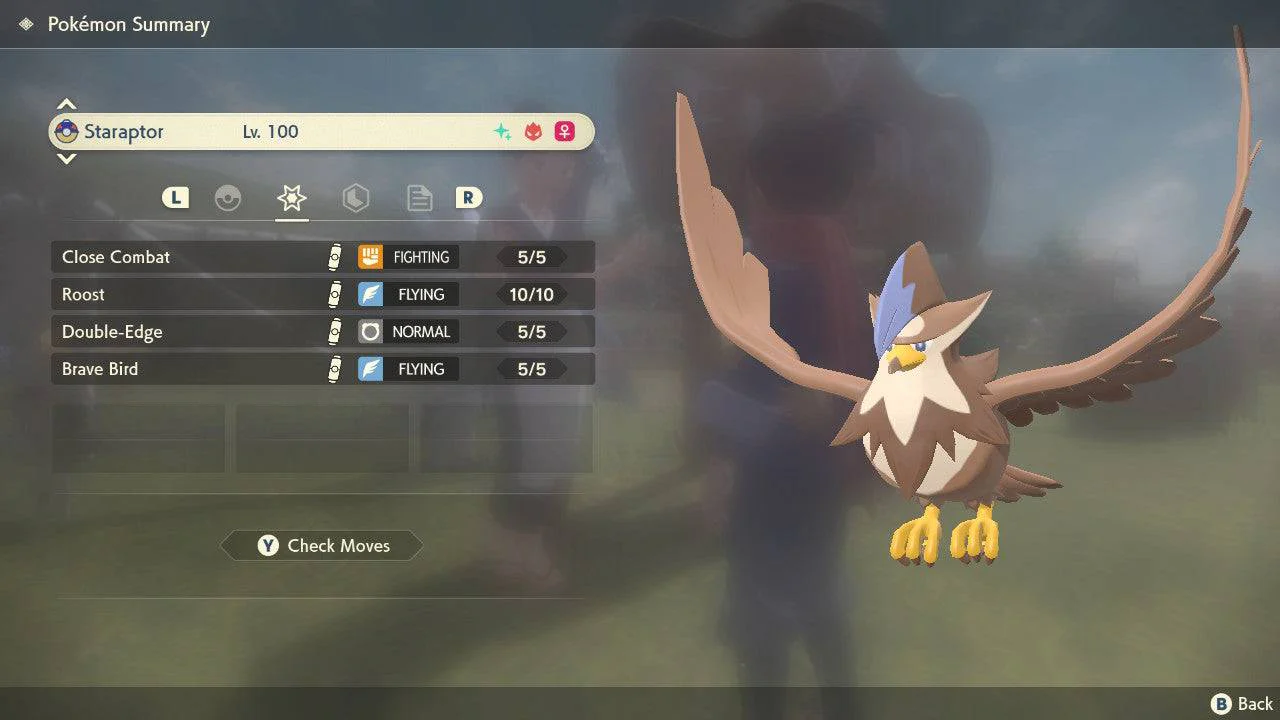Select the Roost move row

point(322,294)
